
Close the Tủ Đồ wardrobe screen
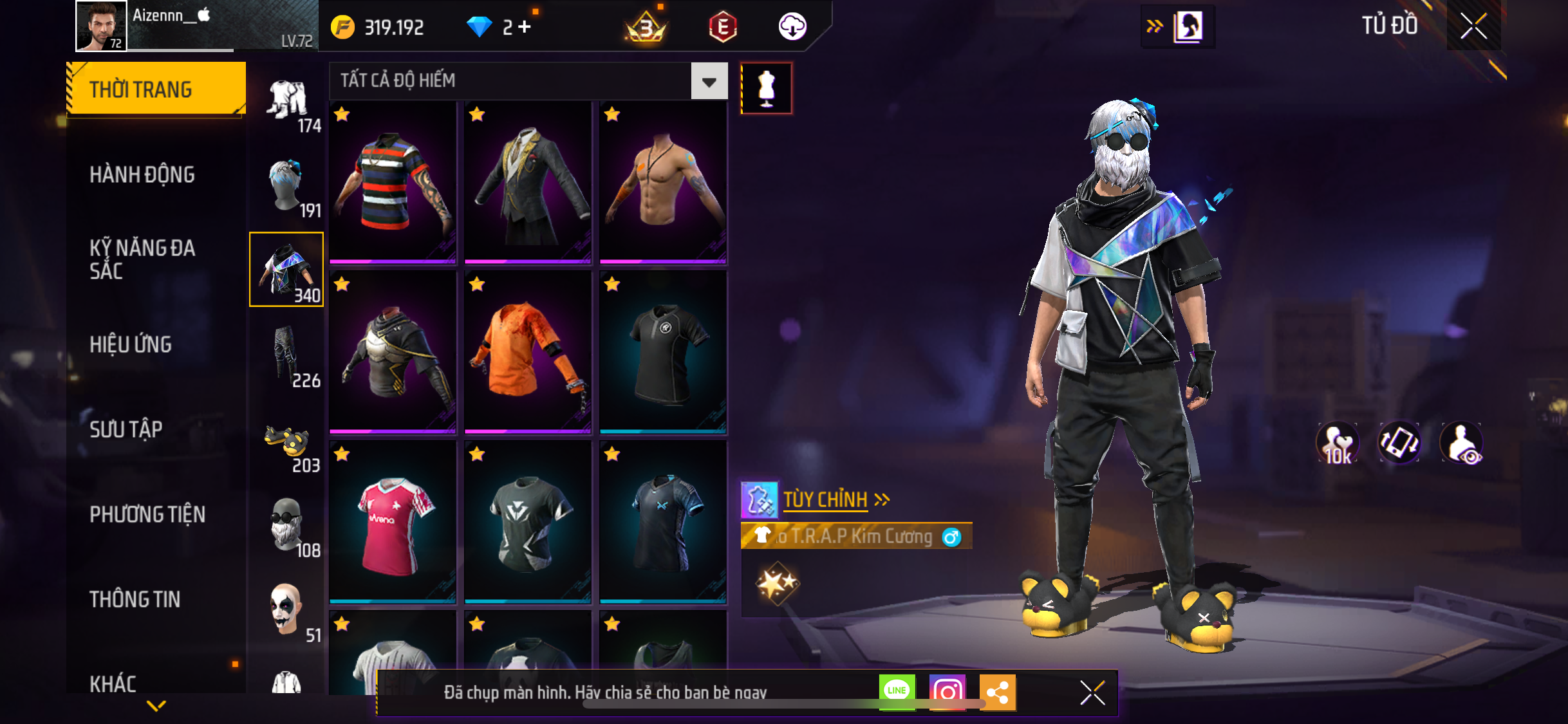click(x=1473, y=26)
